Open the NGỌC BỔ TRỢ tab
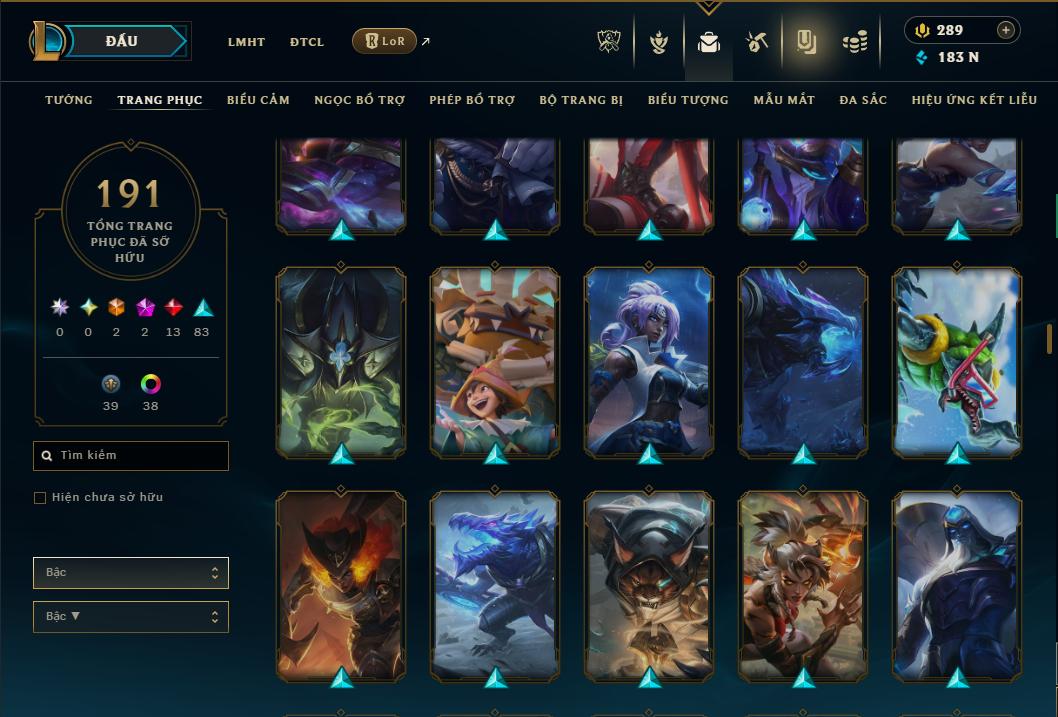Screen dimensions: 1058x717 coord(359,100)
